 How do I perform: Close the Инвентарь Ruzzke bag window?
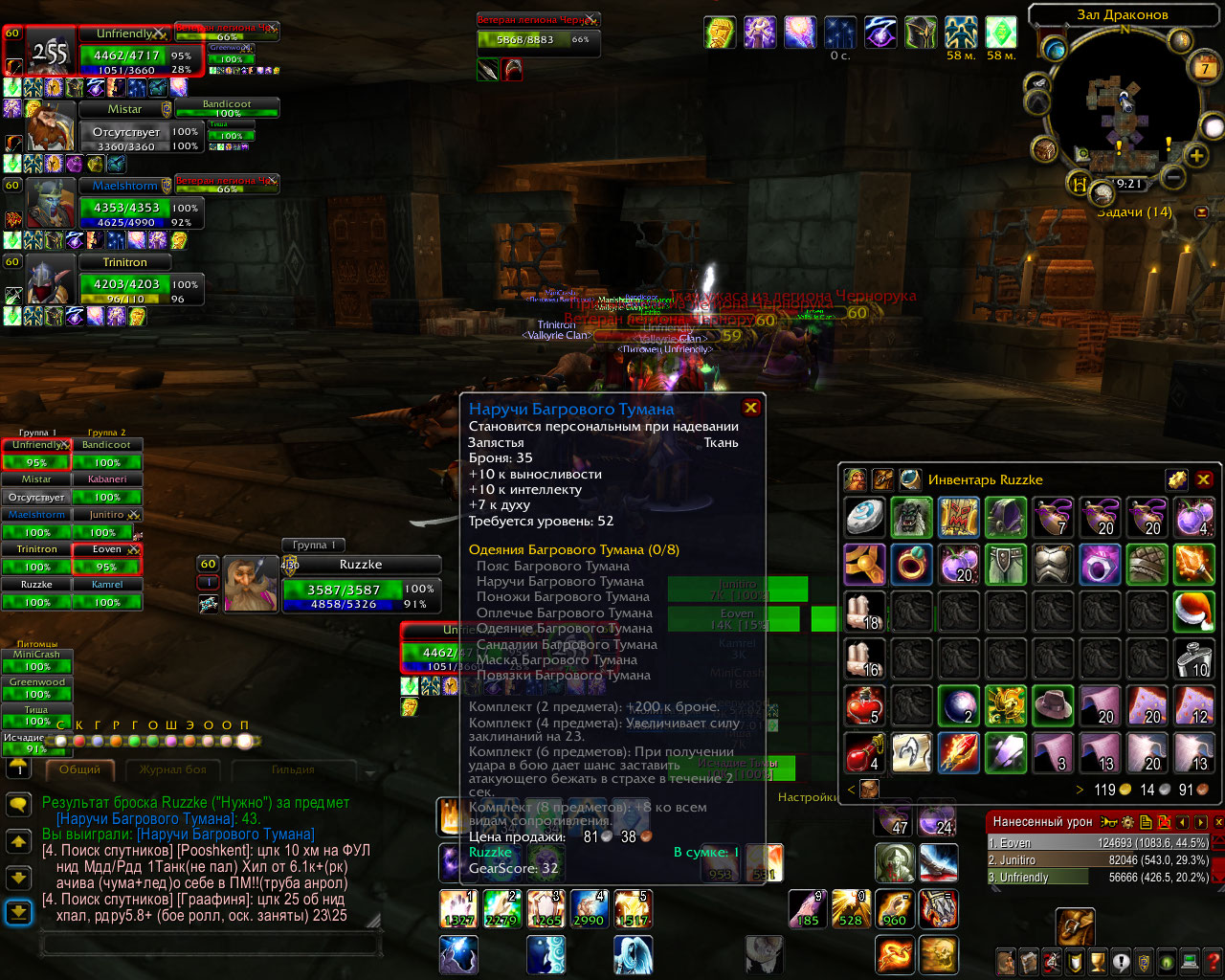[1204, 479]
